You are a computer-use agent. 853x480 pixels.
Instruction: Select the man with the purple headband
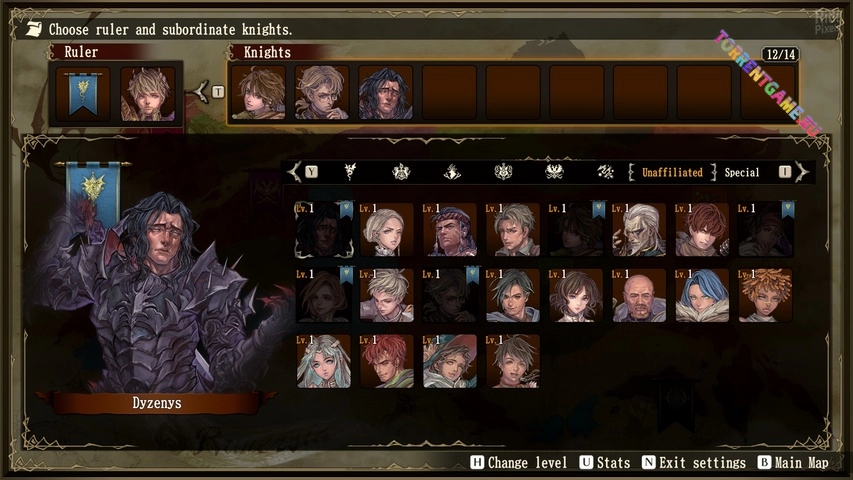[x=449, y=230]
